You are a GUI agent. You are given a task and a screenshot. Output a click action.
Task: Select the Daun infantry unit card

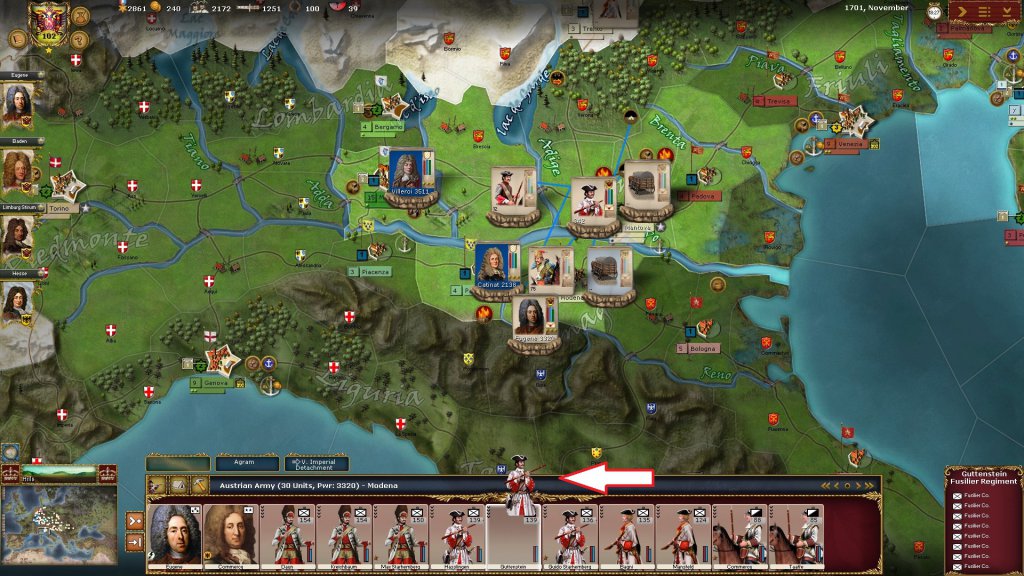[x=287, y=535]
